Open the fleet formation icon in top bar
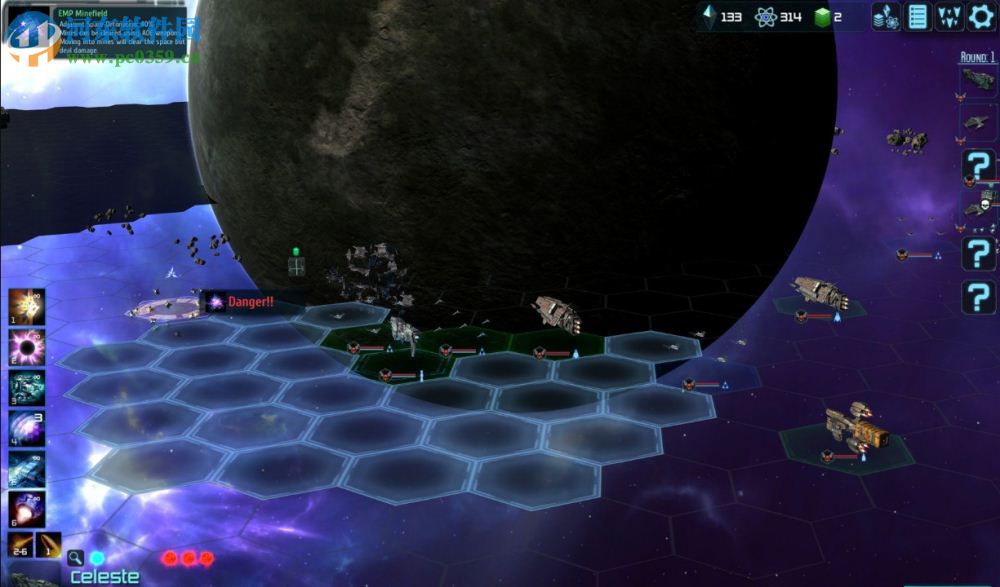The height and width of the screenshot is (587, 1000). point(949,16)
